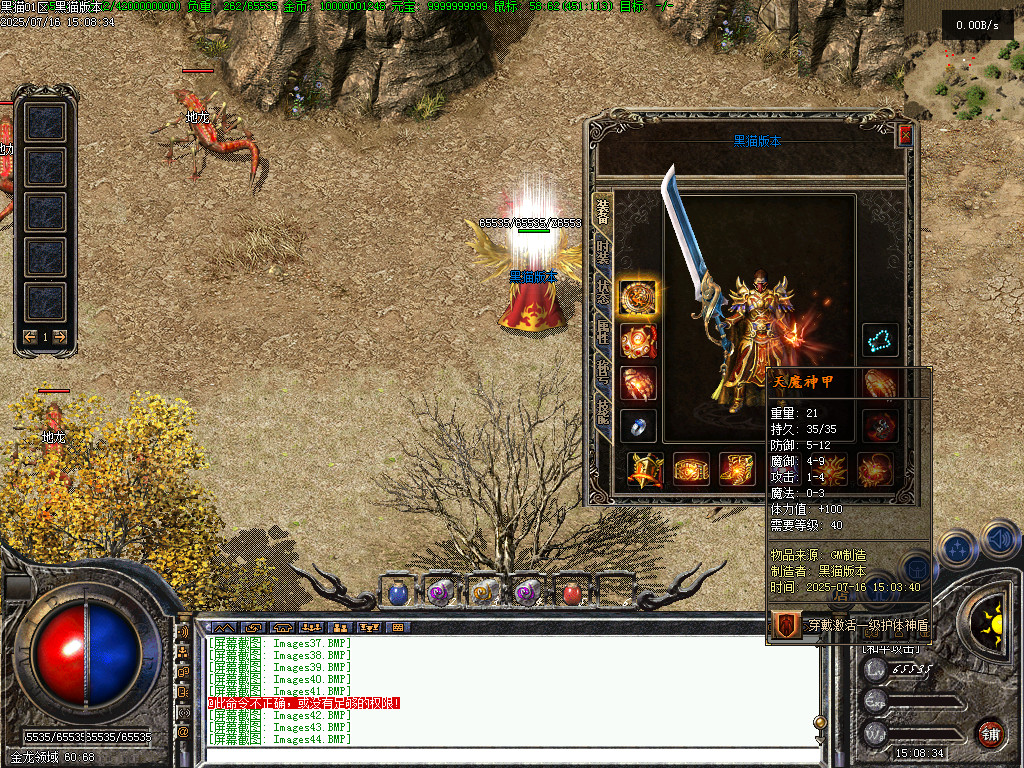Screen dimensions: 1024x768
Task: Select the glowing golden medal equipment slot
Action: click(x=638, y=297)
